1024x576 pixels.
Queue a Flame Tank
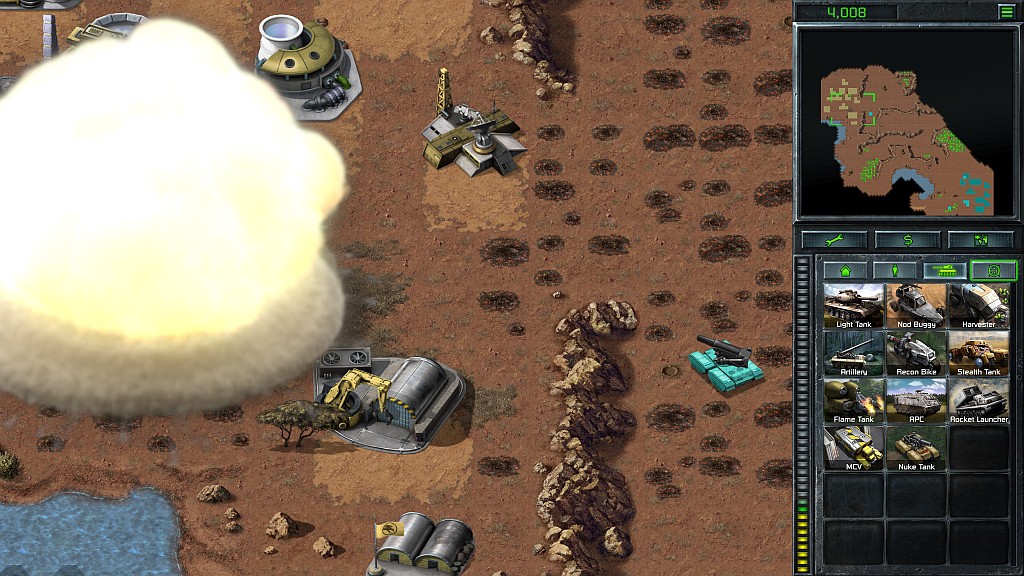point(854,400)
